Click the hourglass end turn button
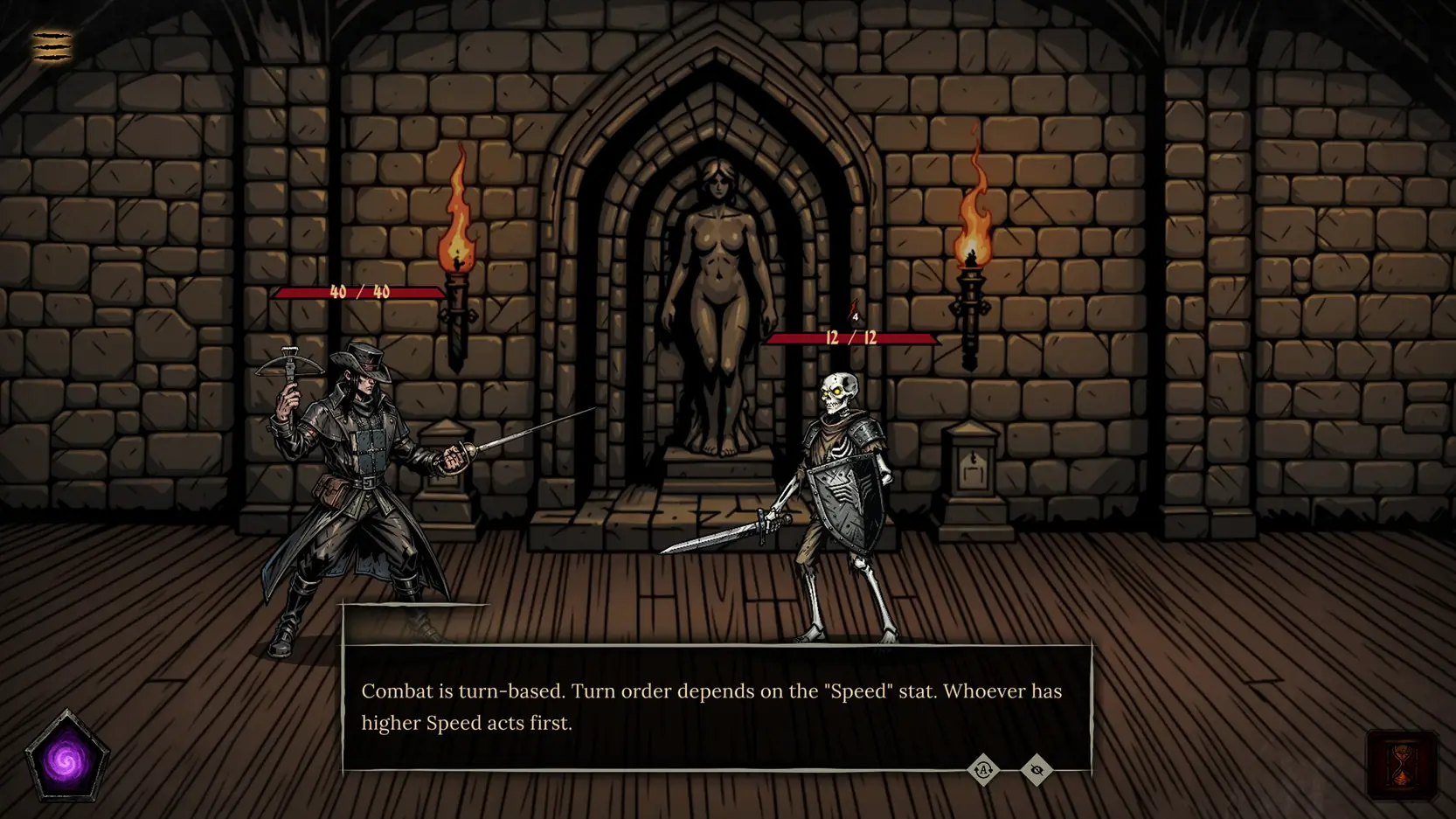This screenshot has height=819, width=1456. pyautogui.click(x=1402, y=766)
